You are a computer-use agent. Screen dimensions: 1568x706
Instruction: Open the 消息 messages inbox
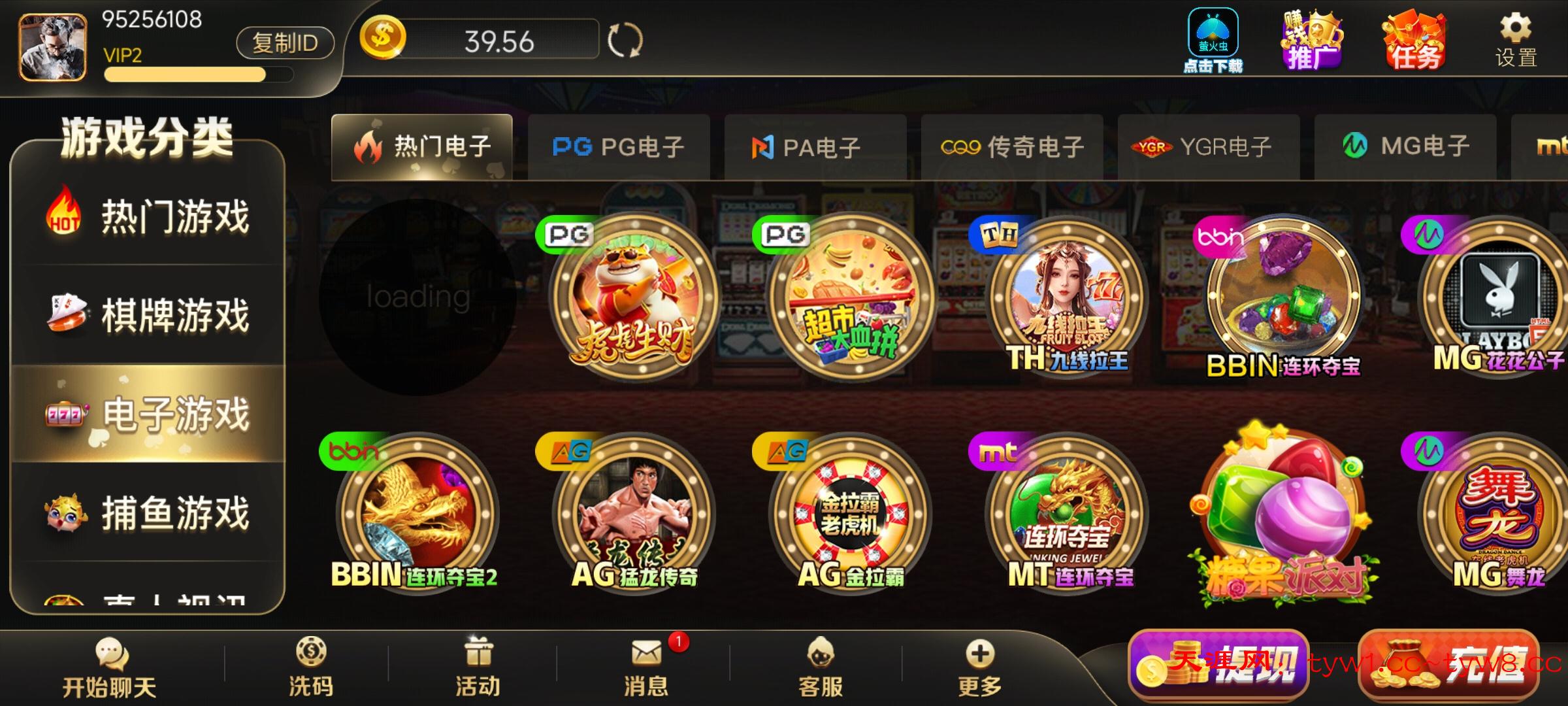pyautogui.click(x=646, y=668)
